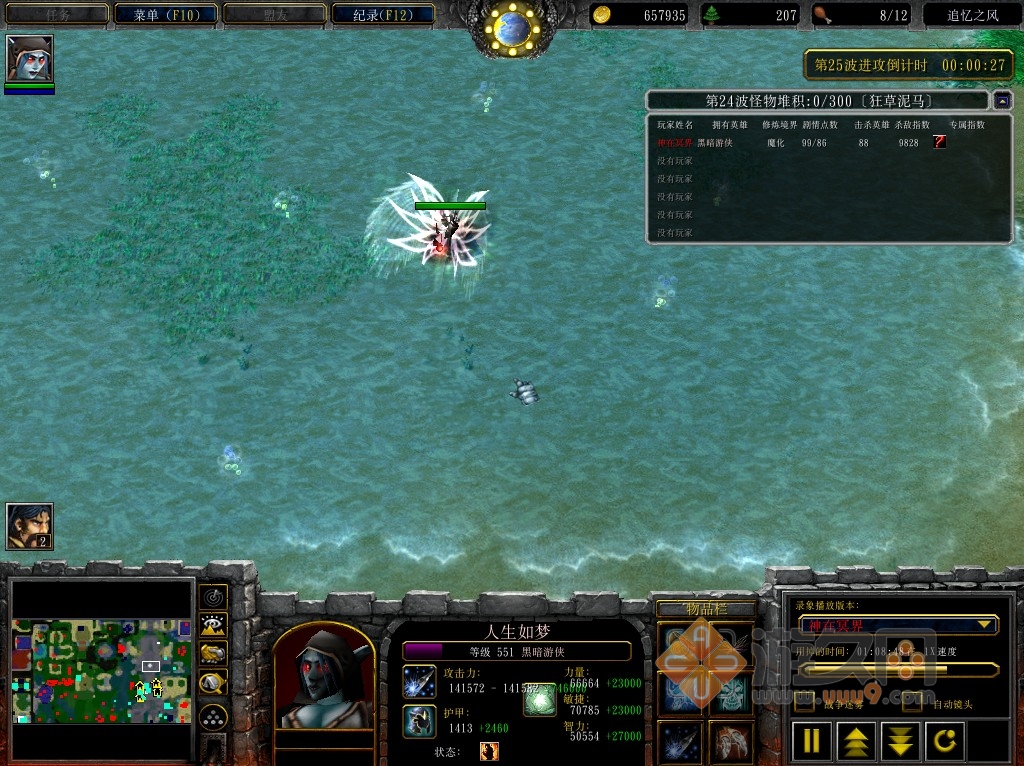Click the formation movement toggle button

point(213,717)
